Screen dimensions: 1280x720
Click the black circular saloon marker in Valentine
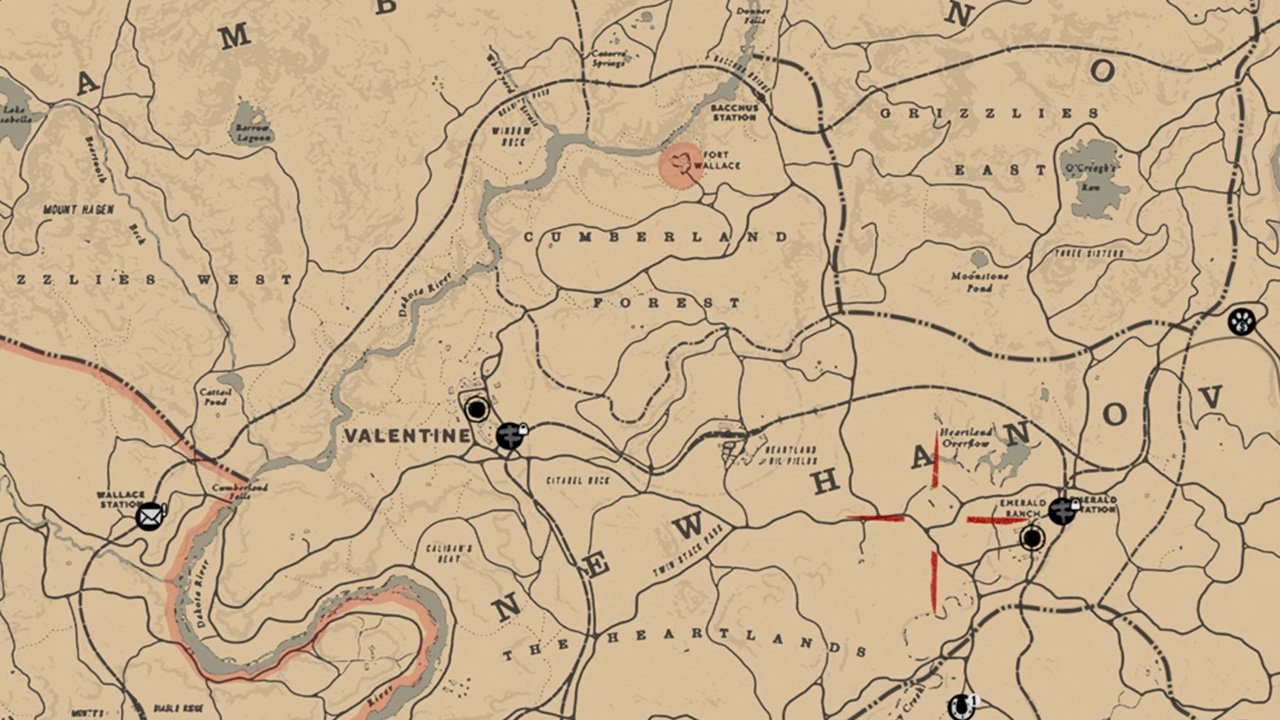[478, 410]
